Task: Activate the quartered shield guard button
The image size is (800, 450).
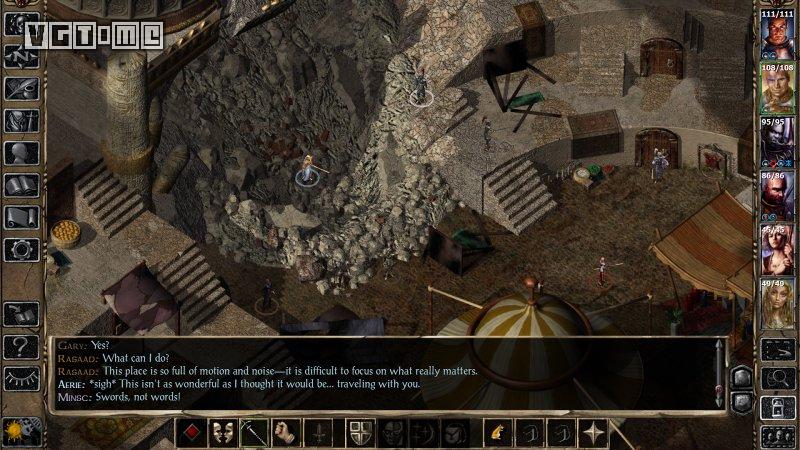Action: pyautogui.click(x=361, y=432)
